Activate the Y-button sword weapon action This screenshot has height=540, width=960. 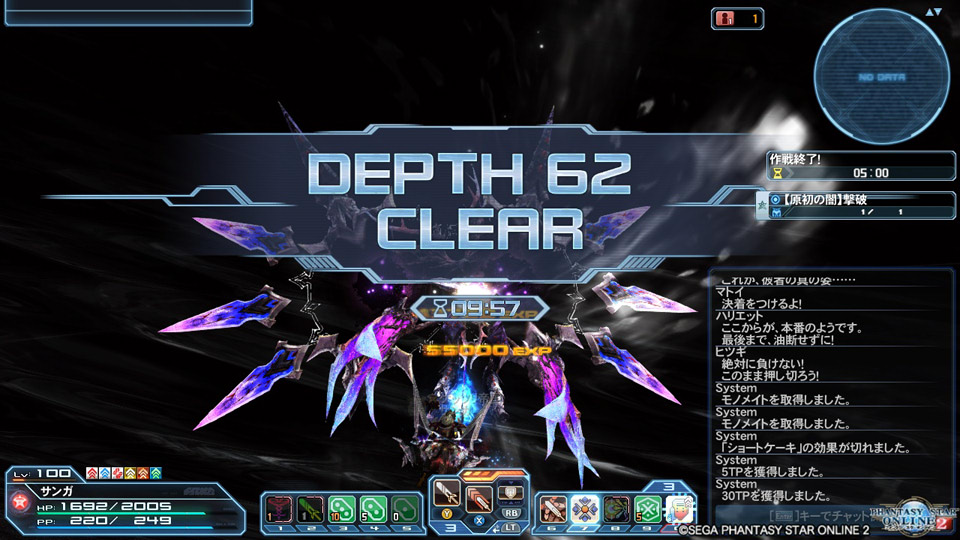pos(447,494)
